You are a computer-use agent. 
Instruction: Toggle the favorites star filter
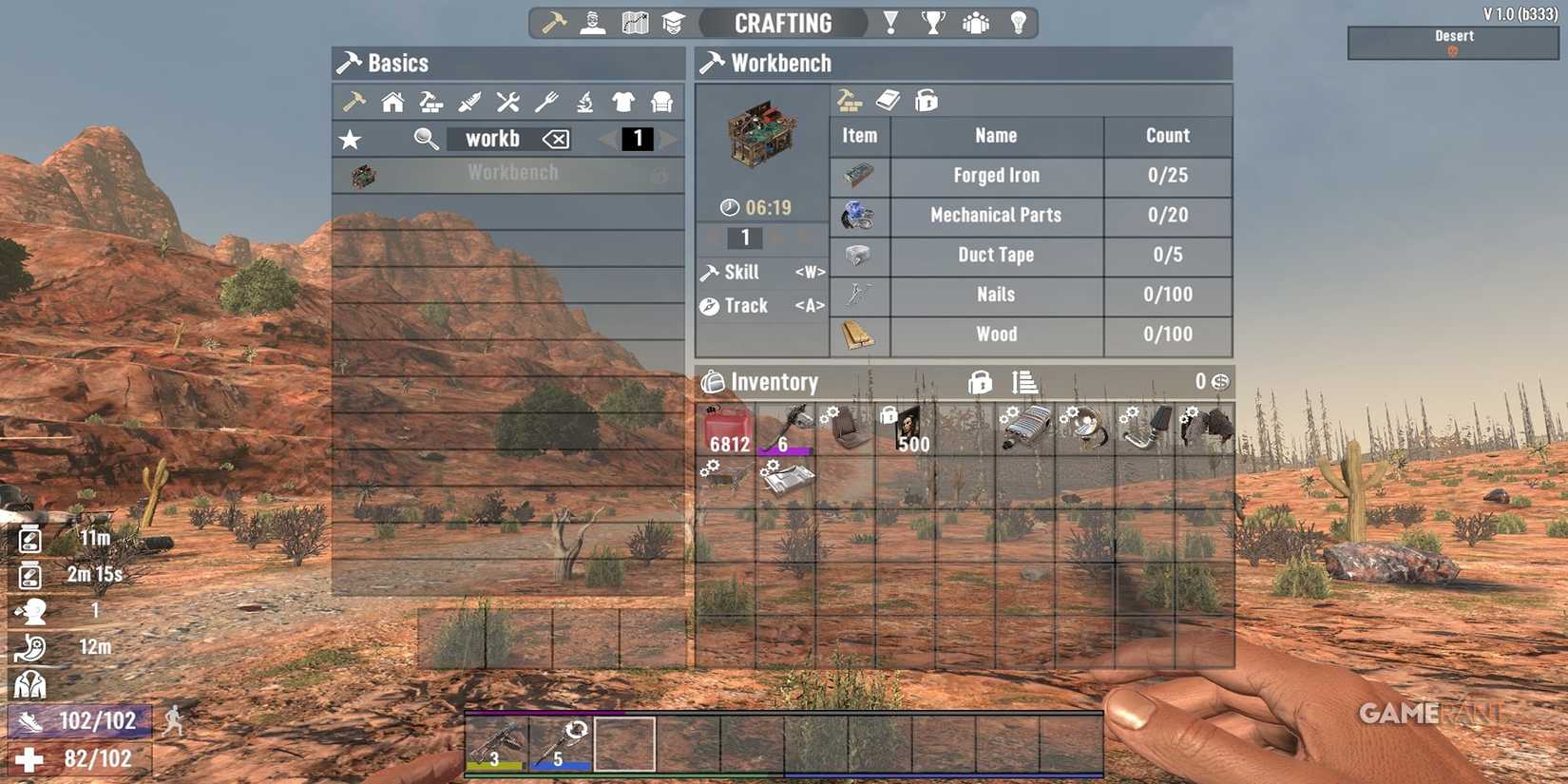(351, 139)
